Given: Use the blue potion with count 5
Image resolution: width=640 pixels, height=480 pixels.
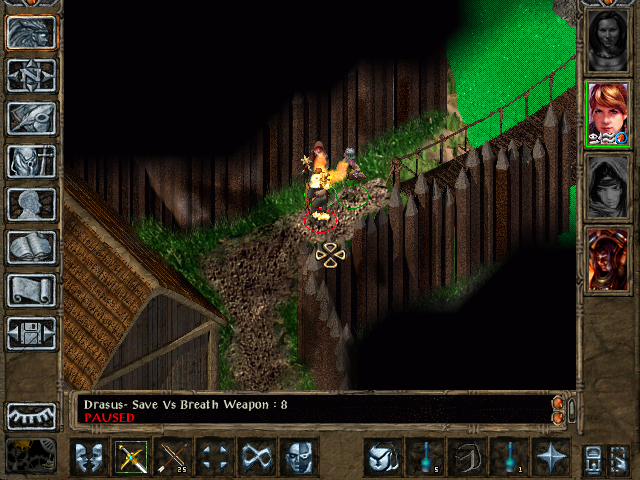Looking at the screenshot, I should [424, 457].
